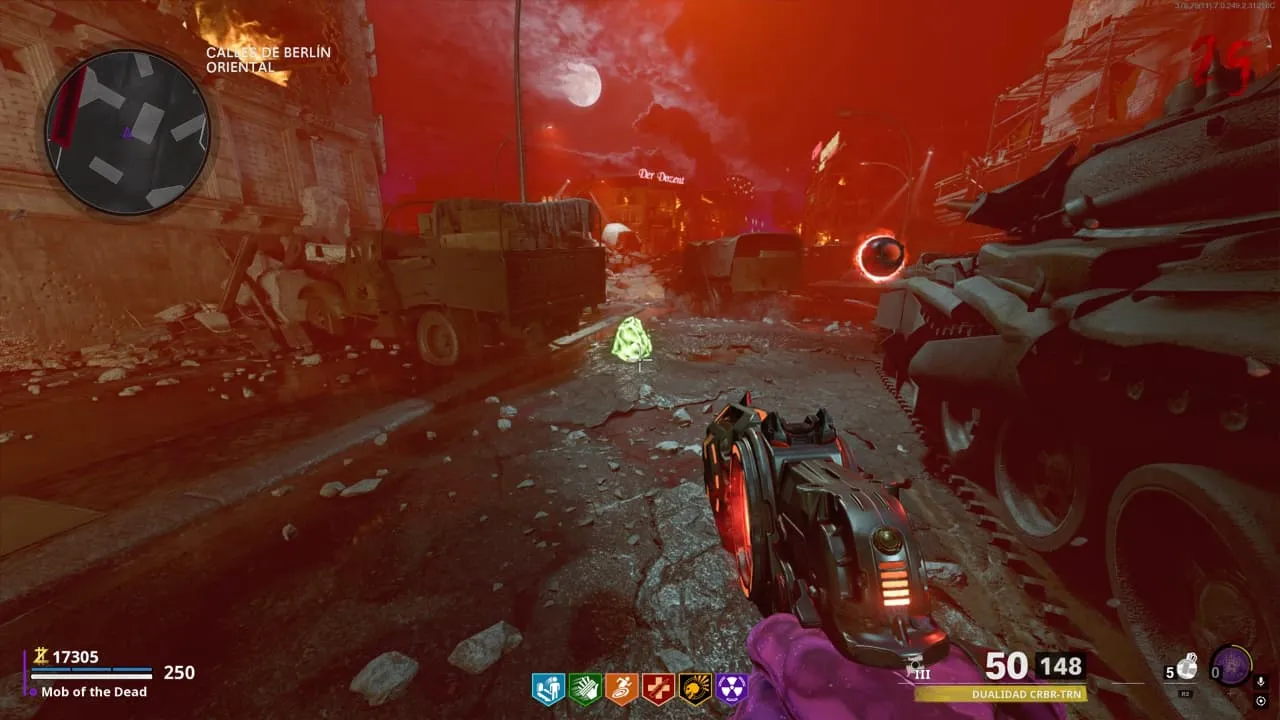The width and height of the screenshot is (1280, 720).
Task: Click the purple radiation symbol perk icon
Action: [732, 689]
